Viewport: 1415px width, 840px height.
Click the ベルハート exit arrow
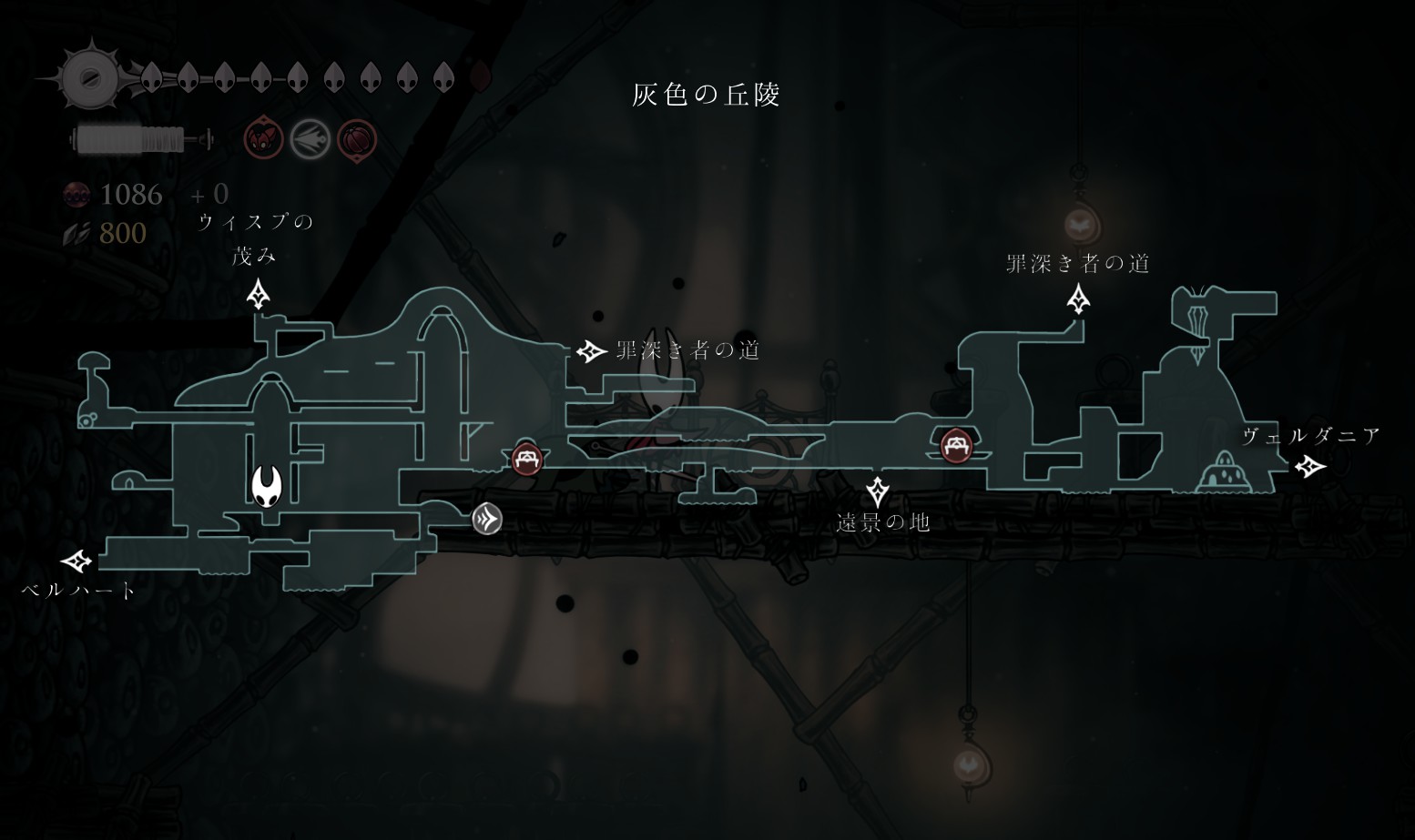76,561
